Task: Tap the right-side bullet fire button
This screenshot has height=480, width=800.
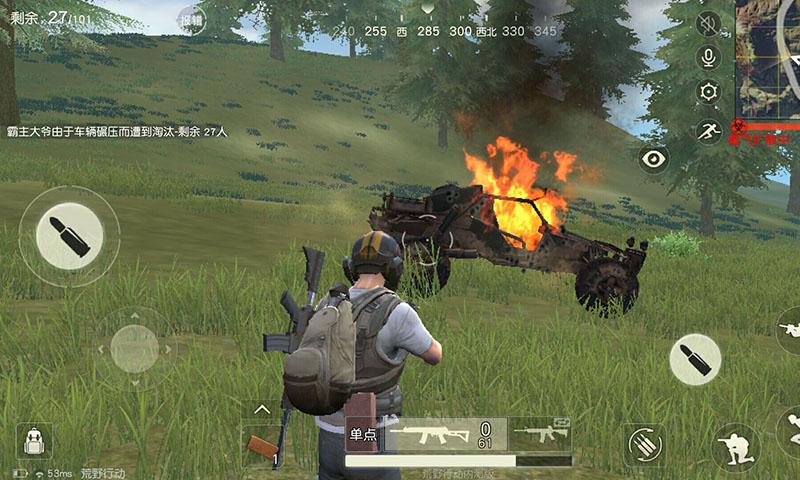Action: (695, 359)
